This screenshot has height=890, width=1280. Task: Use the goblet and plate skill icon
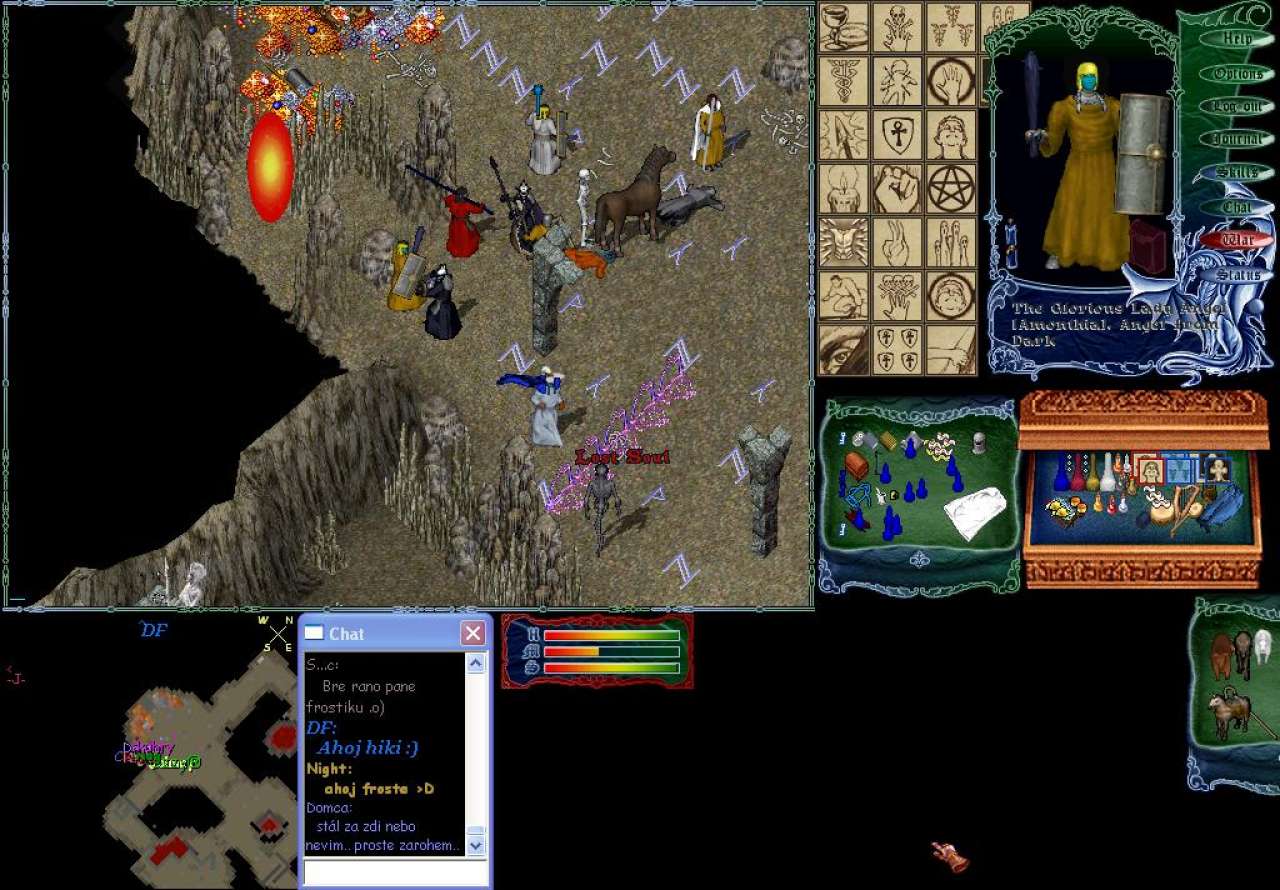(843, 28)
